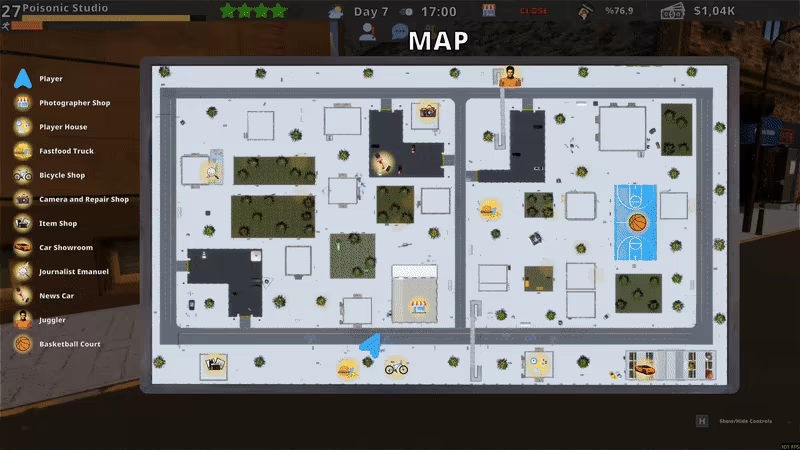Select the Photographer Shop legend entry
800x450 pixels.
tap(74, 103)
